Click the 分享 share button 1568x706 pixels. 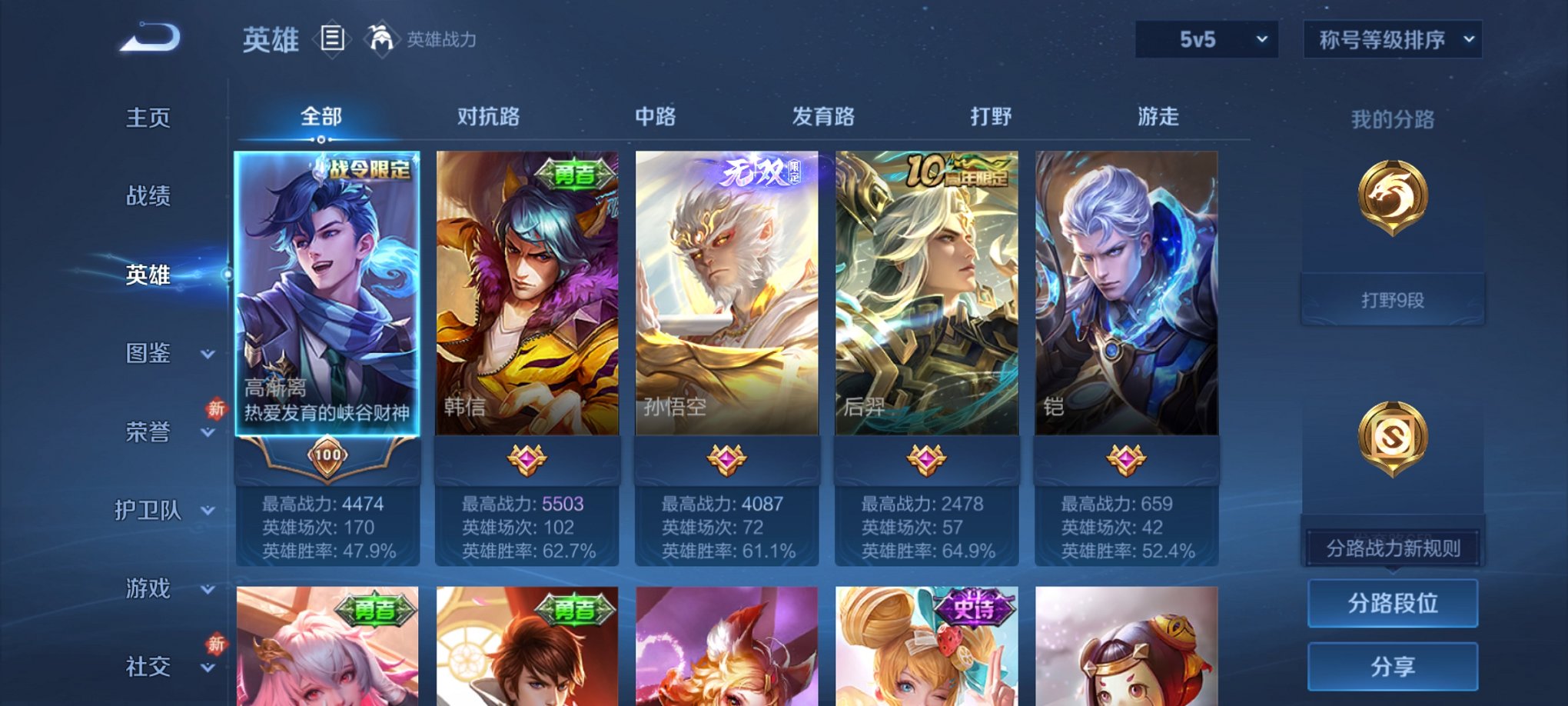(1392, 666)
